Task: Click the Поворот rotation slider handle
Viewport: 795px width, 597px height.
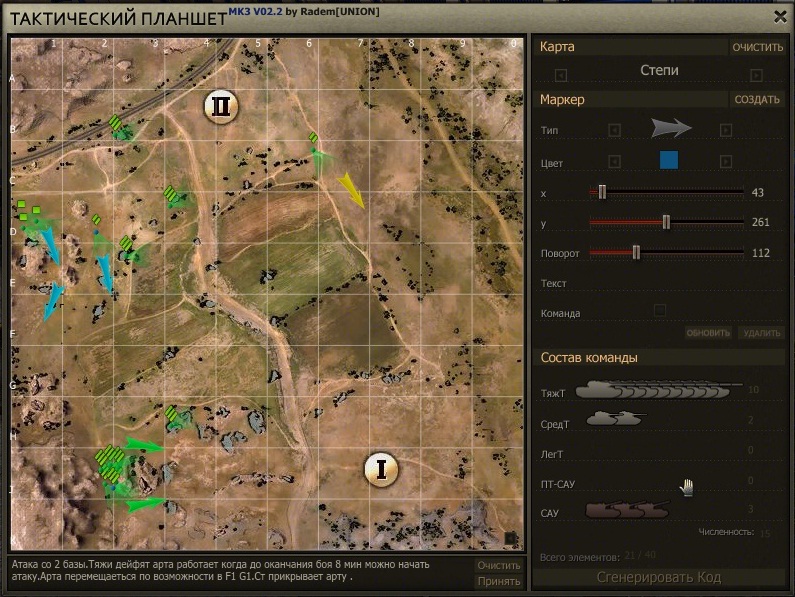Action: pyautogui.click(x=636, y=253)
